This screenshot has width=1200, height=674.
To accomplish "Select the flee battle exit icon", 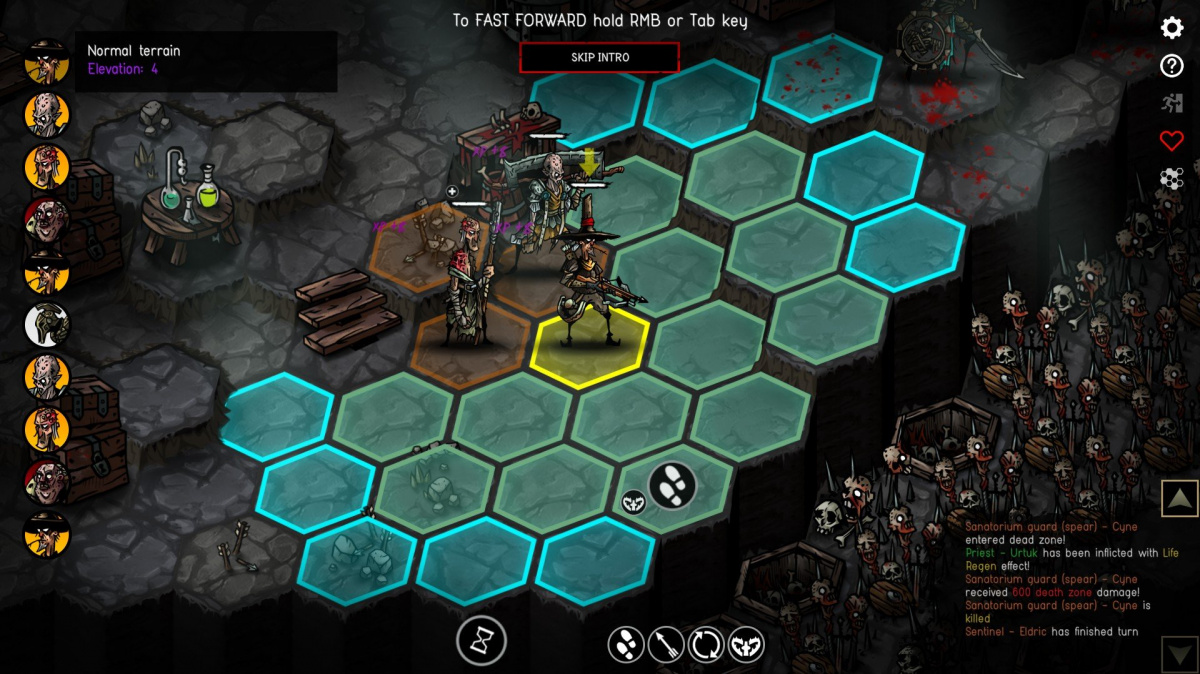I will [x=1172, y=103].
